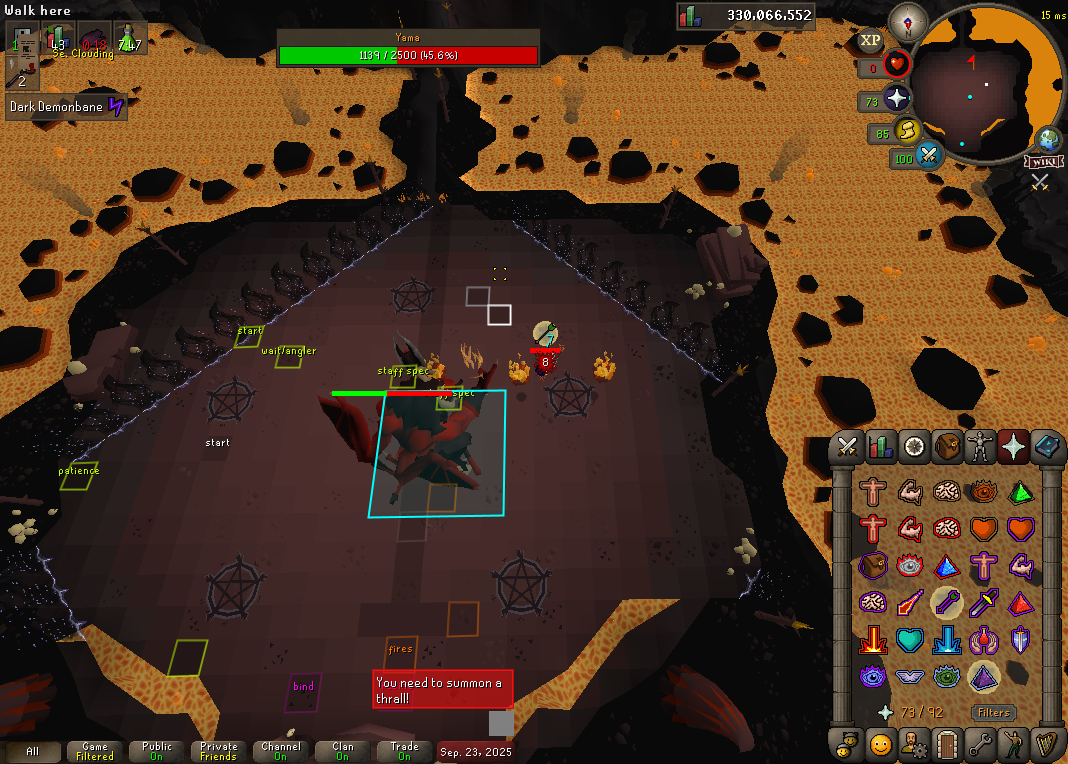Click the Filters button in prayer panel
Image resolution: width=1068 pixels, height=764 pixels.
coord(993,713)
